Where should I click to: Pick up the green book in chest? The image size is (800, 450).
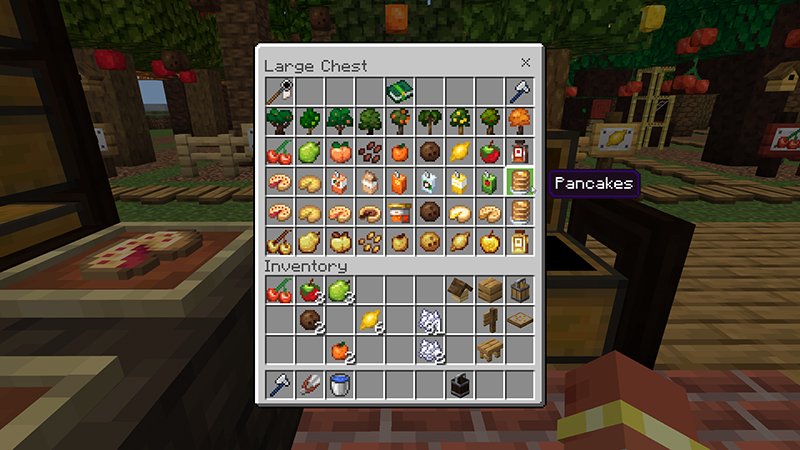tap(400, 92)
